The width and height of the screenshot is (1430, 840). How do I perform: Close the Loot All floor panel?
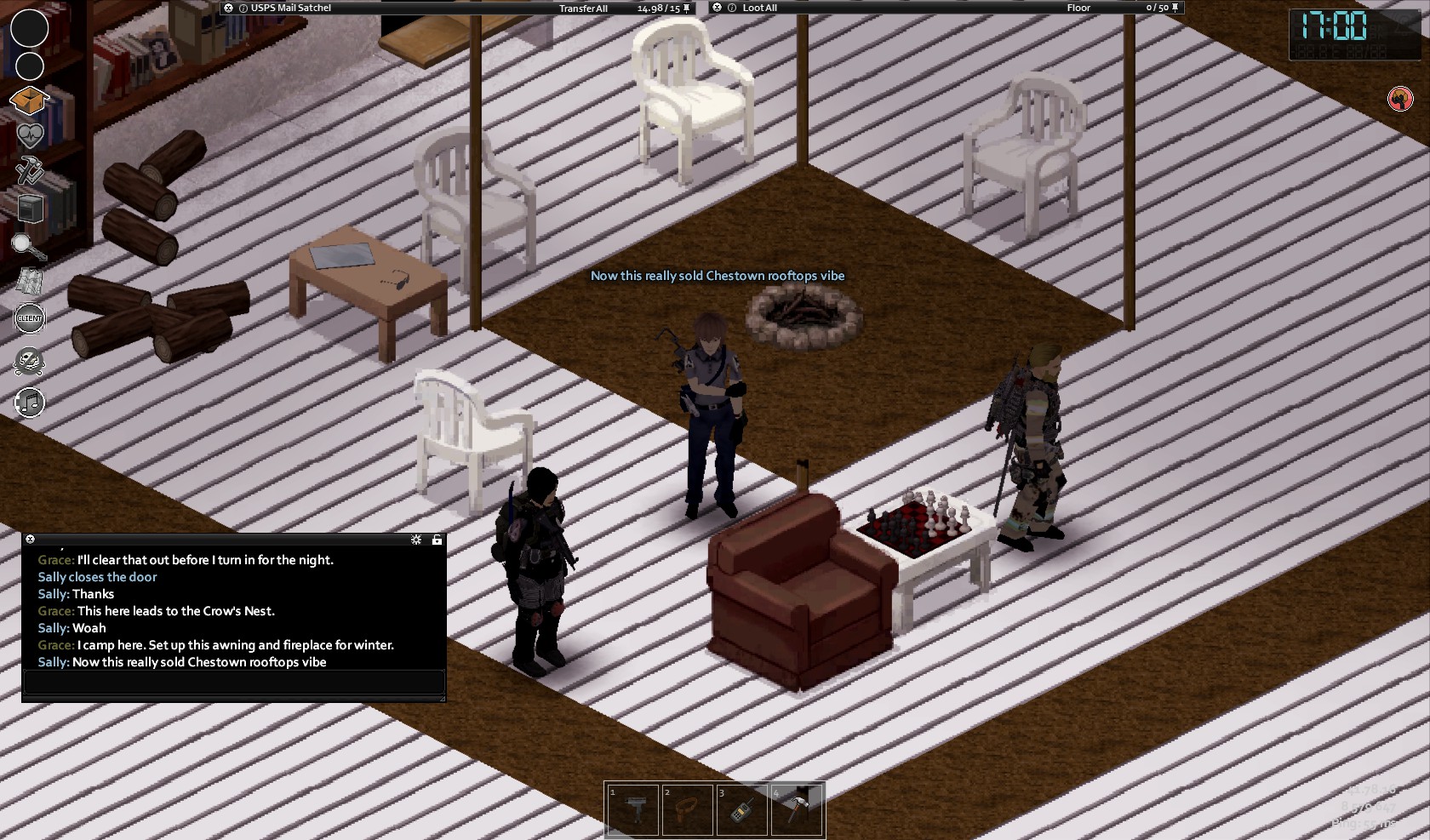717,8
